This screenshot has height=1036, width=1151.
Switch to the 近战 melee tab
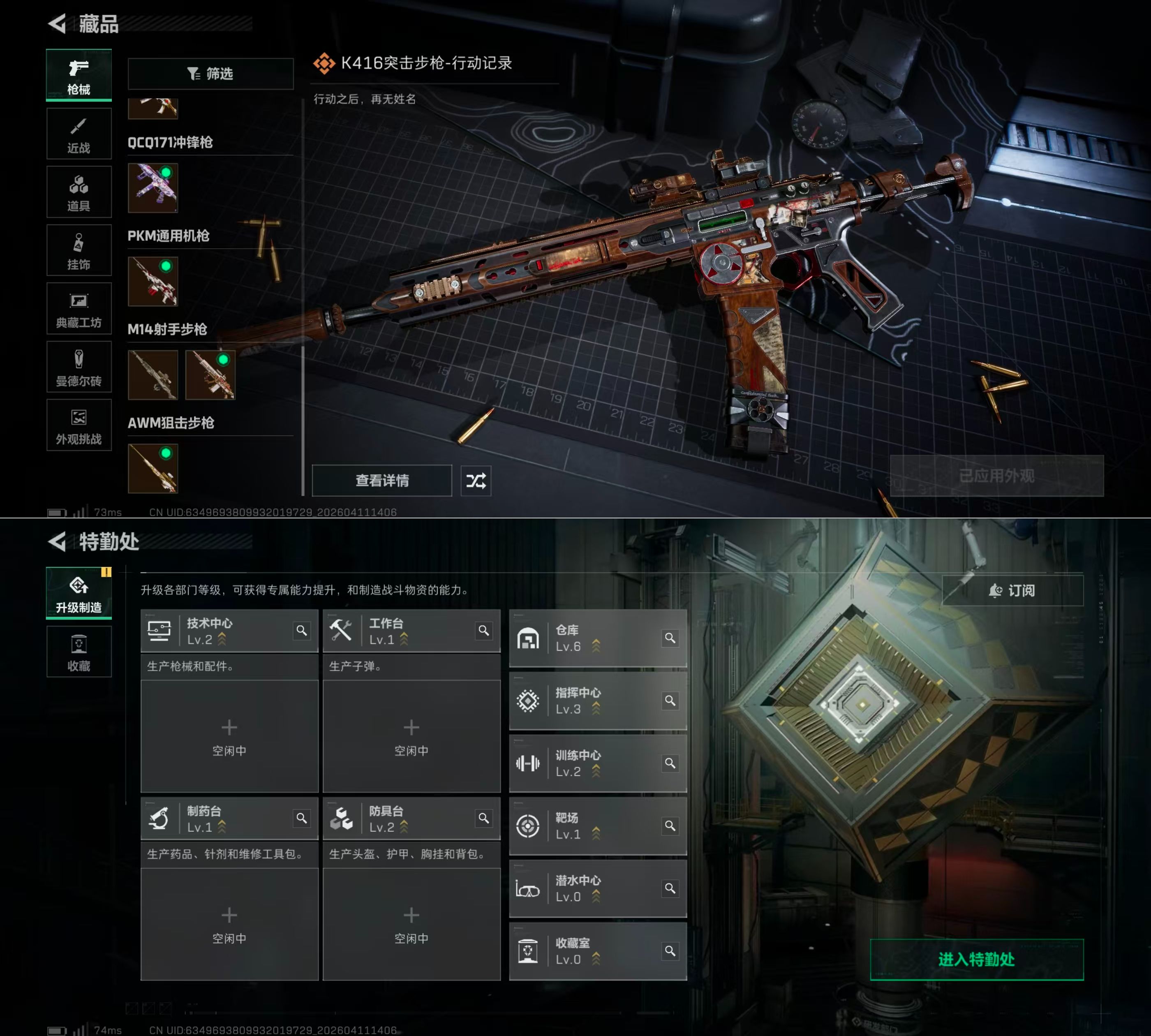click(x=79, y=134)
